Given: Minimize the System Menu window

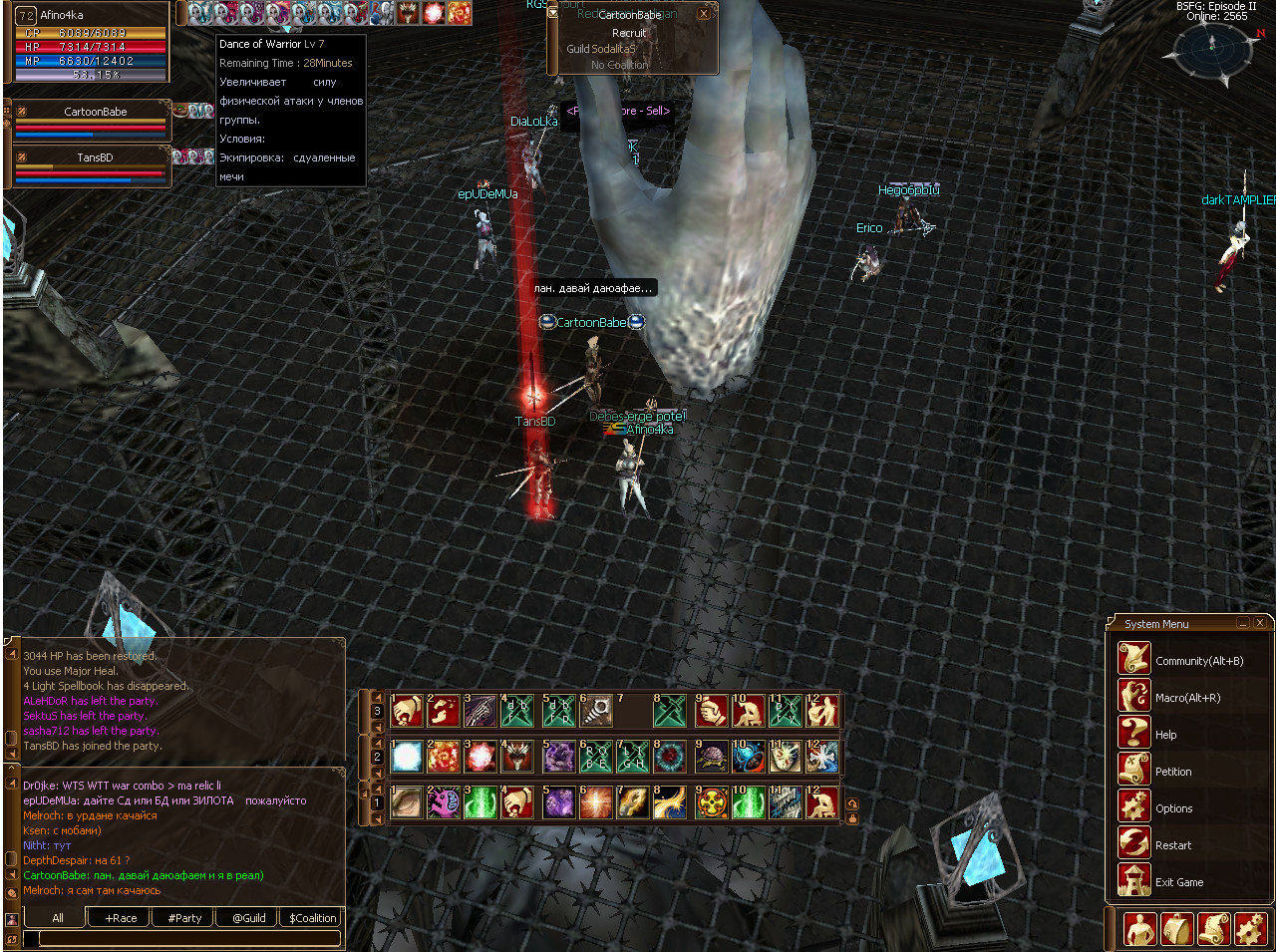Looking at the screenshot, I should (x=1243, y=623).
